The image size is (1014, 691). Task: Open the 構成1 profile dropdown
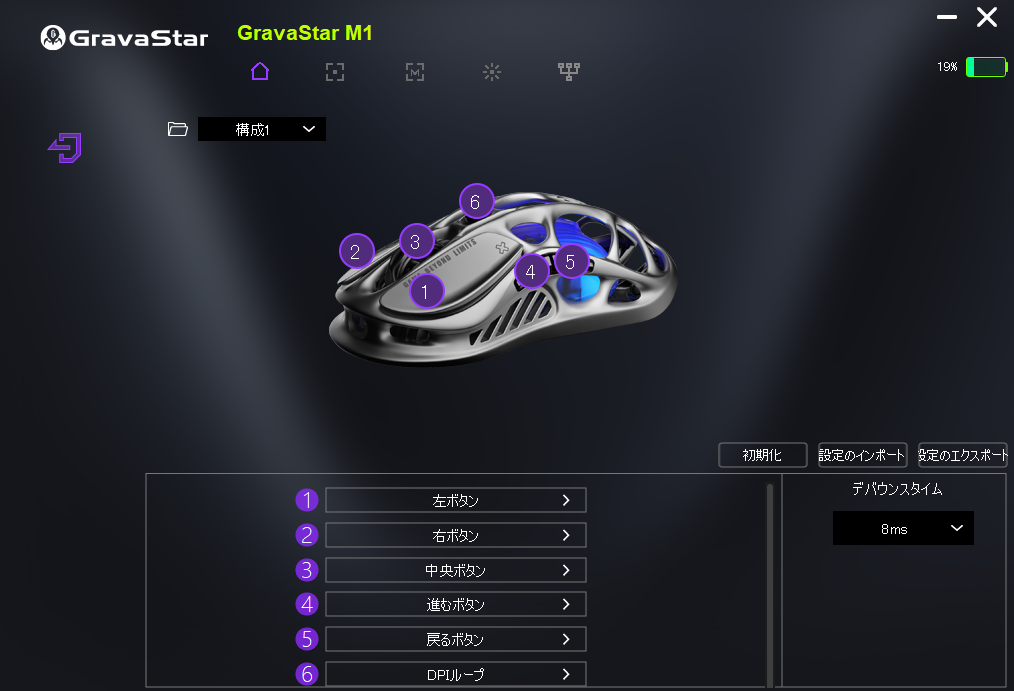click(x=262, y=129)
